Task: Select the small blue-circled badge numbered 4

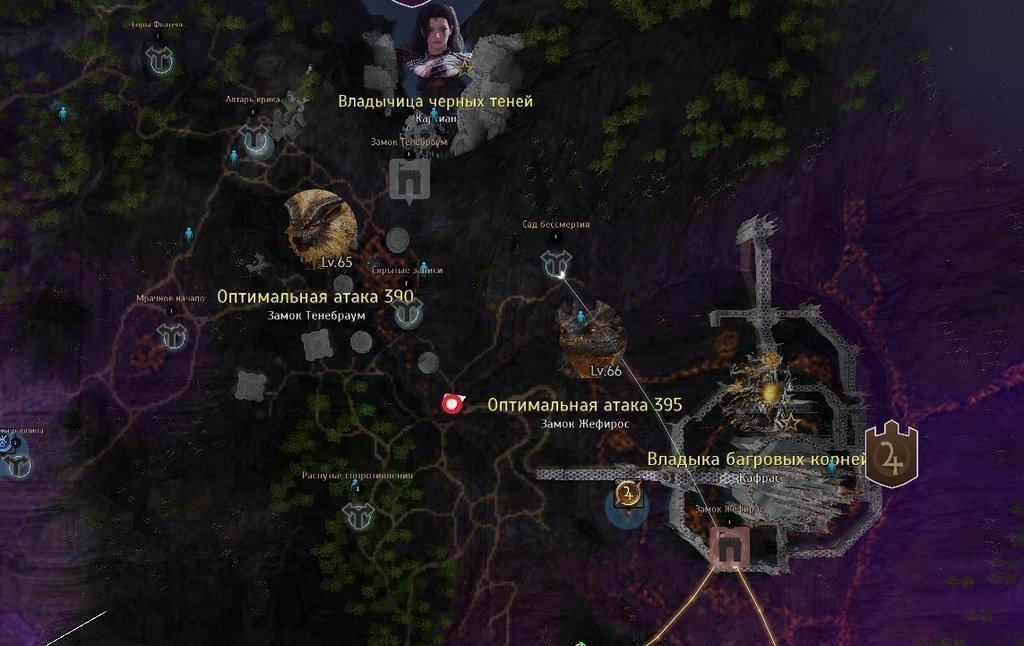Action: point(627,496)
